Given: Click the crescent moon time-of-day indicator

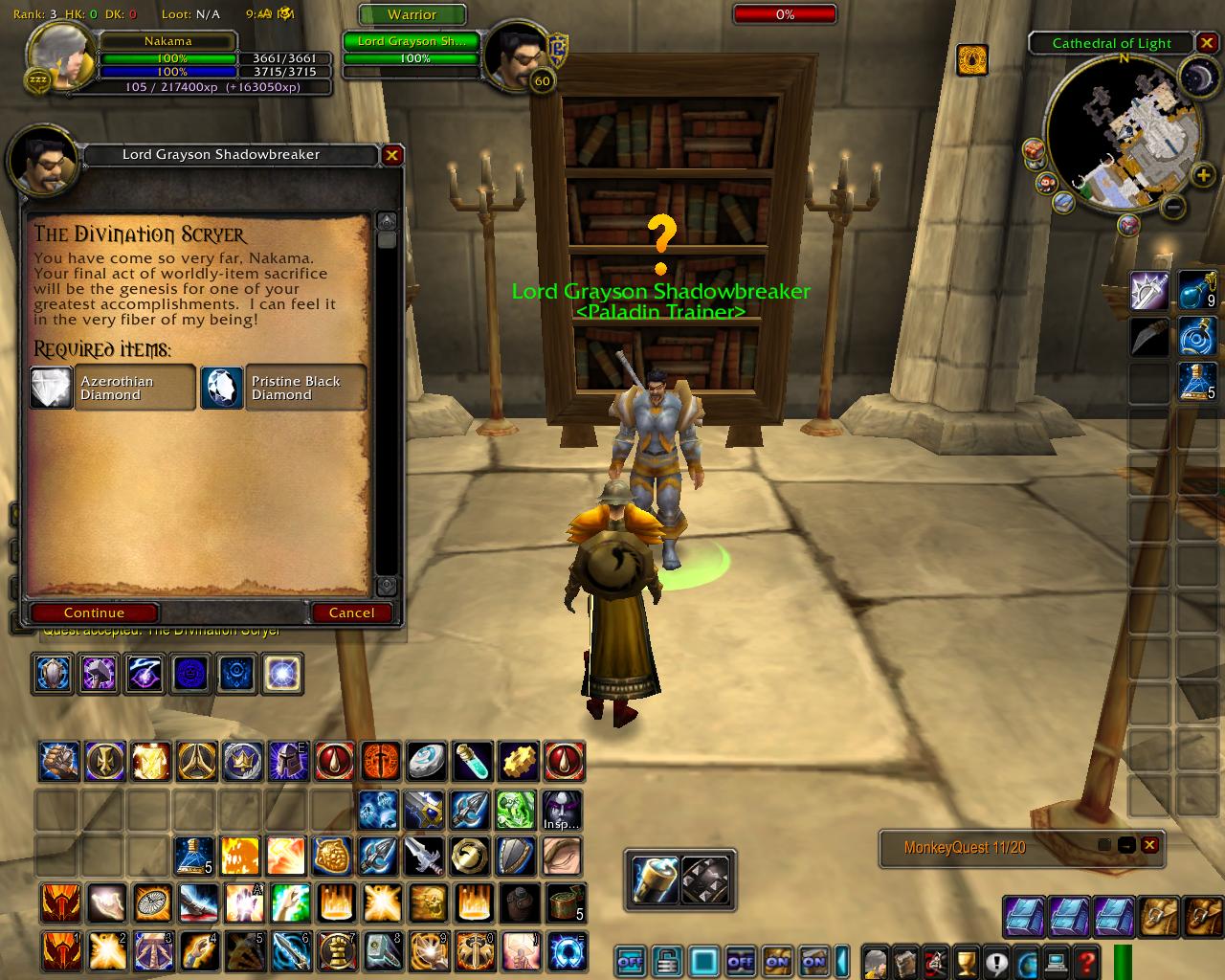Looking at the screenshot, I should click(x=1196, y=77).
